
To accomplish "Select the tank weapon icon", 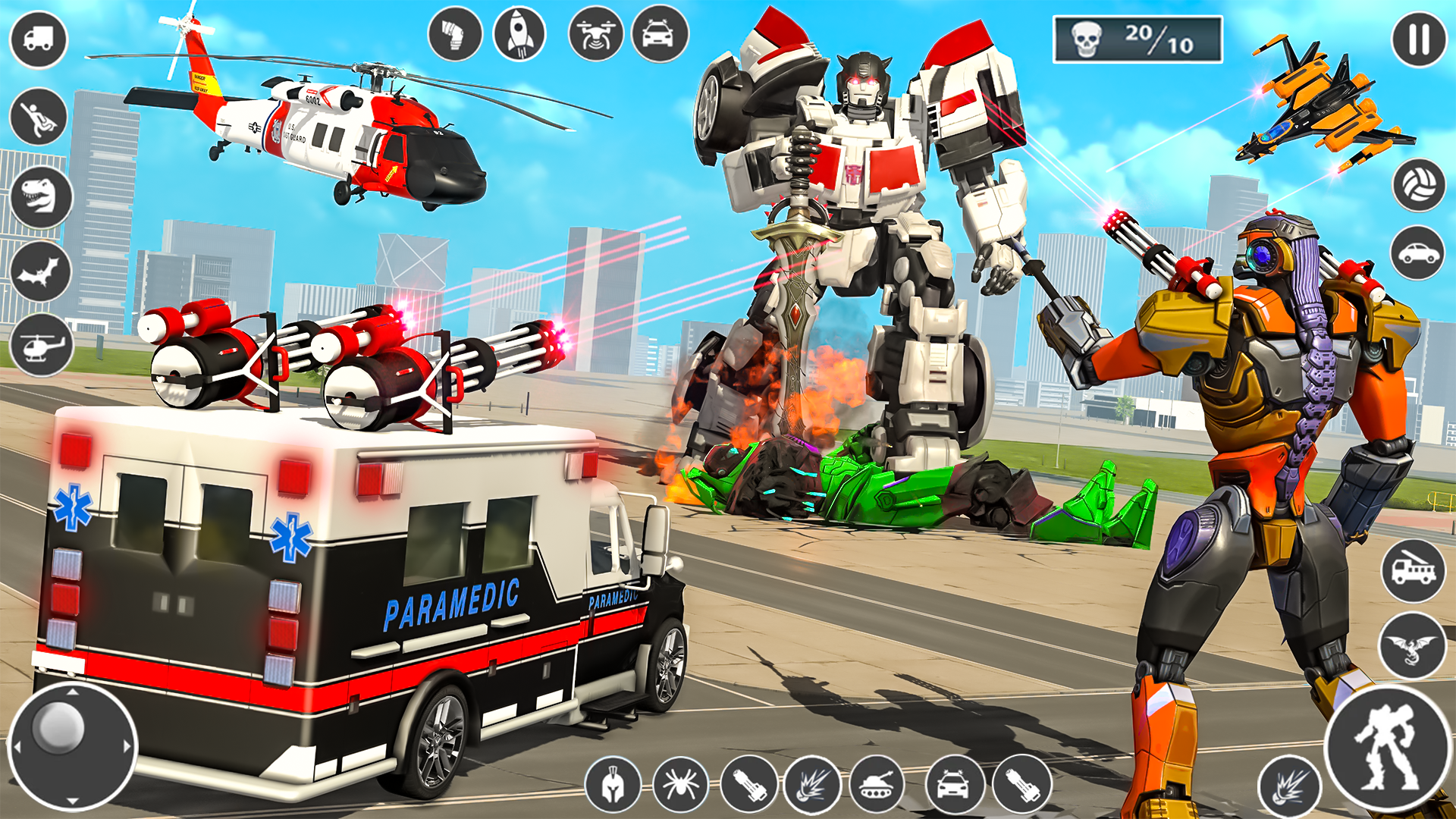I will (876, 786).
